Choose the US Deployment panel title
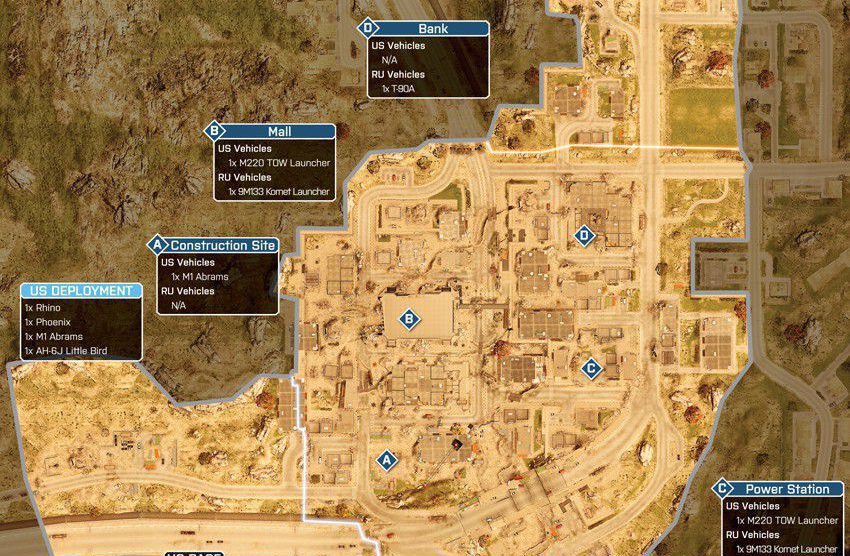The image size is (850, 556). pos(81,291)
